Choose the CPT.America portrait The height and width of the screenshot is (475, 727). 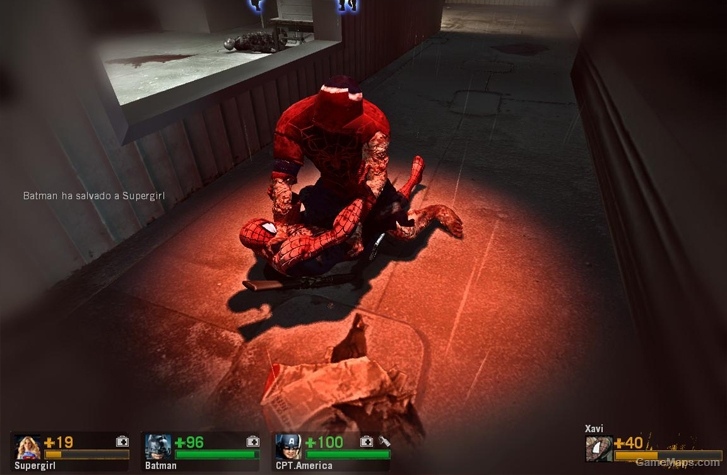288,446
